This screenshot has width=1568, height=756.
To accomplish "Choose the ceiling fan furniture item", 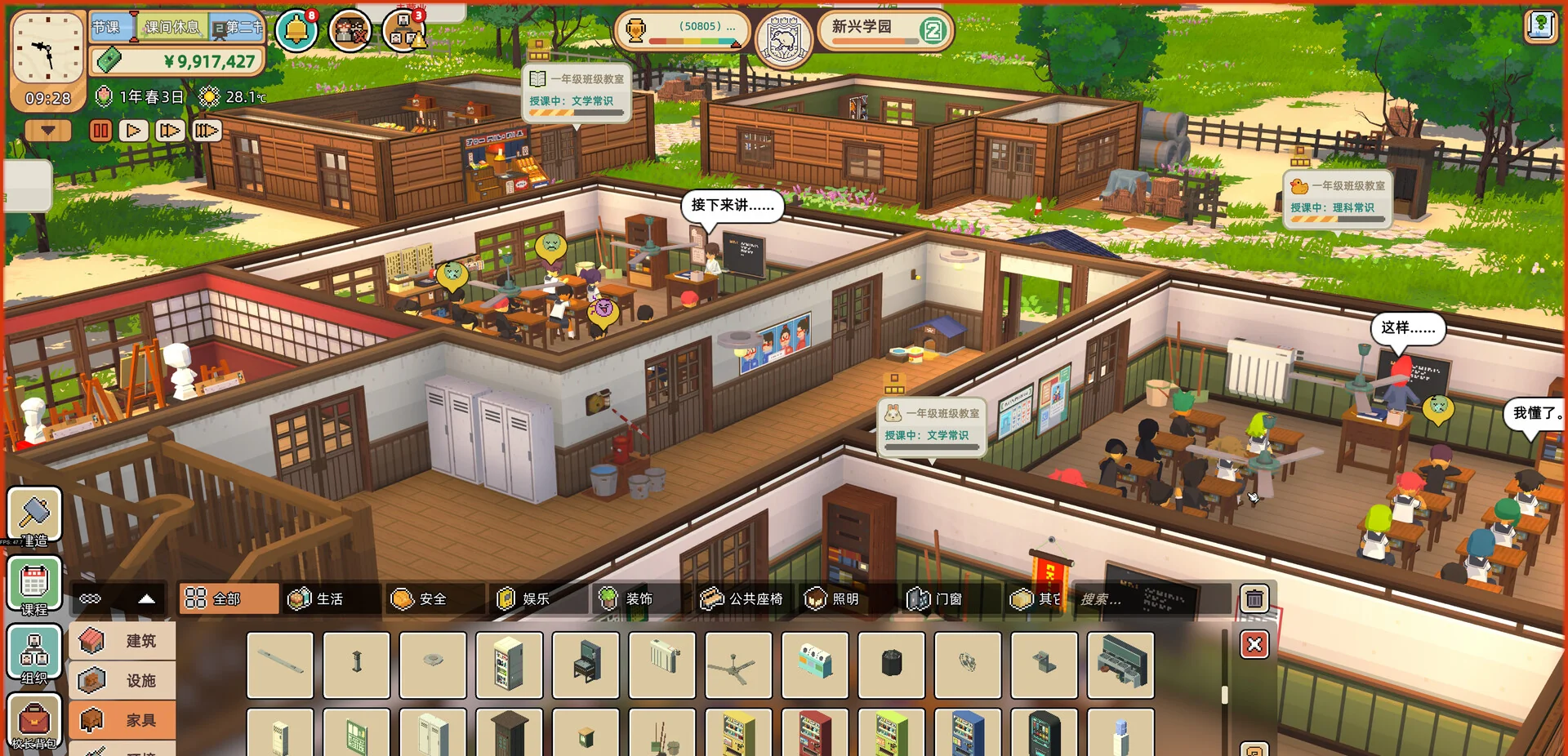I will [737, 665].
